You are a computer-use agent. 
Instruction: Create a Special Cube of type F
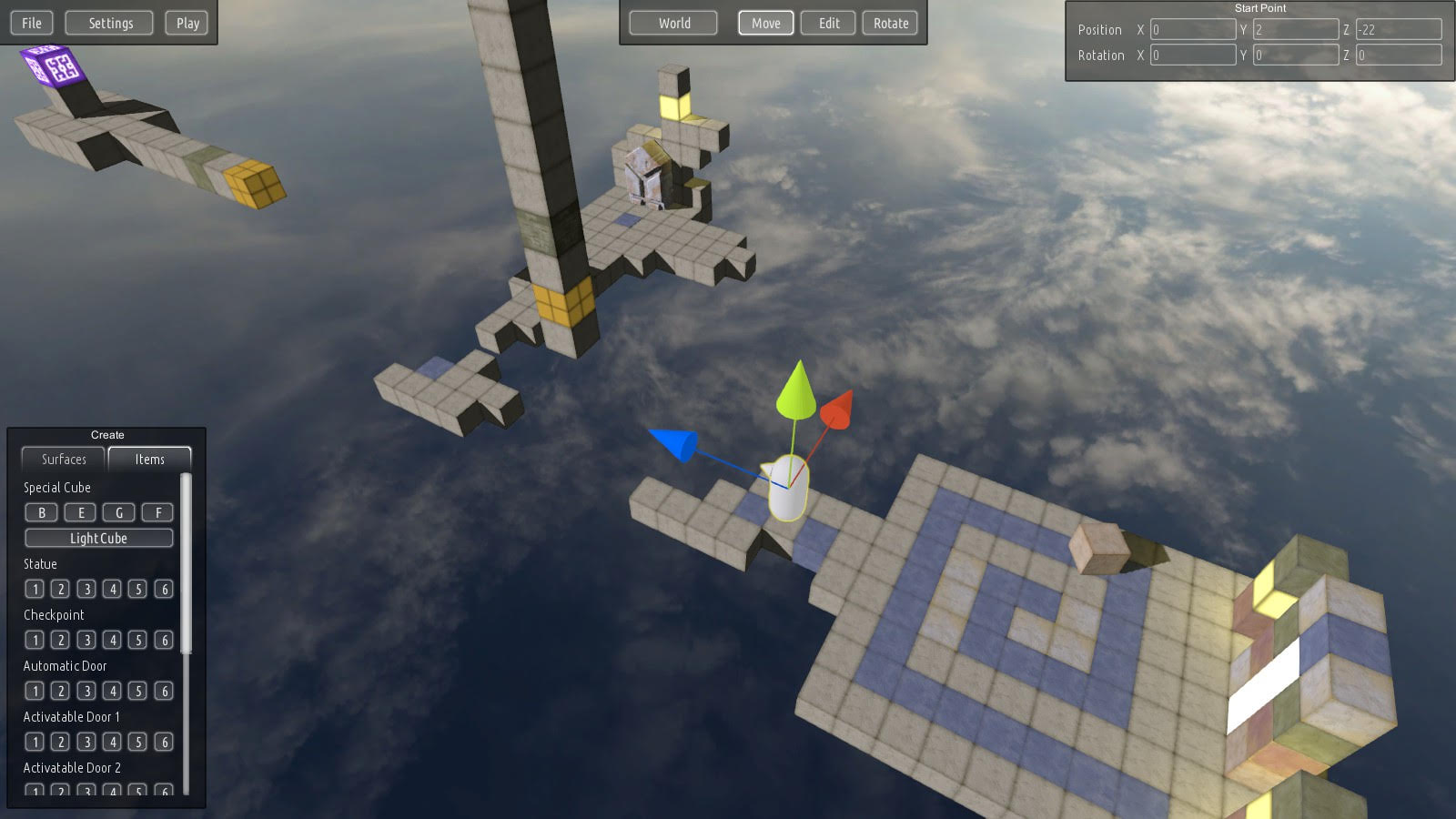pos(157,512)
